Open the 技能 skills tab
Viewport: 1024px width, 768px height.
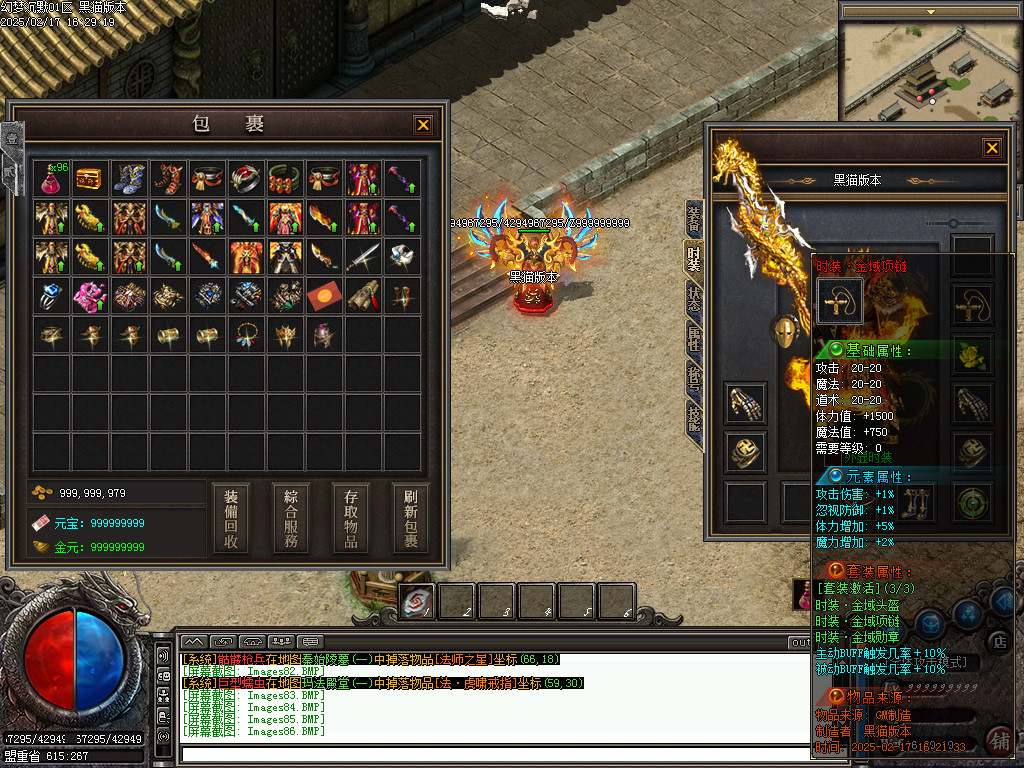[693, 417]
